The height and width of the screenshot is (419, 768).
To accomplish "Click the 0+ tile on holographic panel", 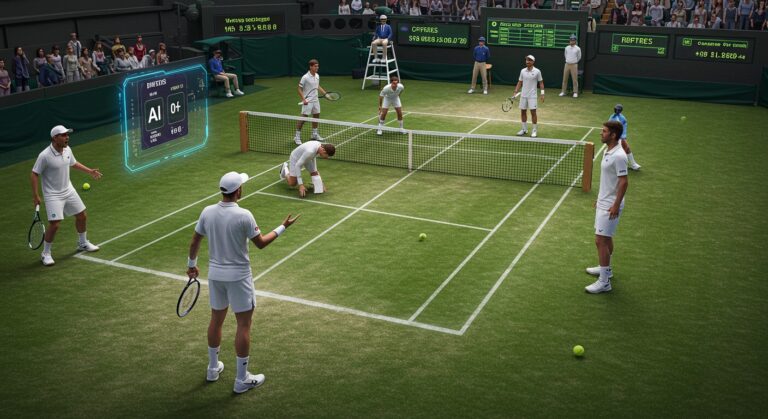I will coord(177,105).
